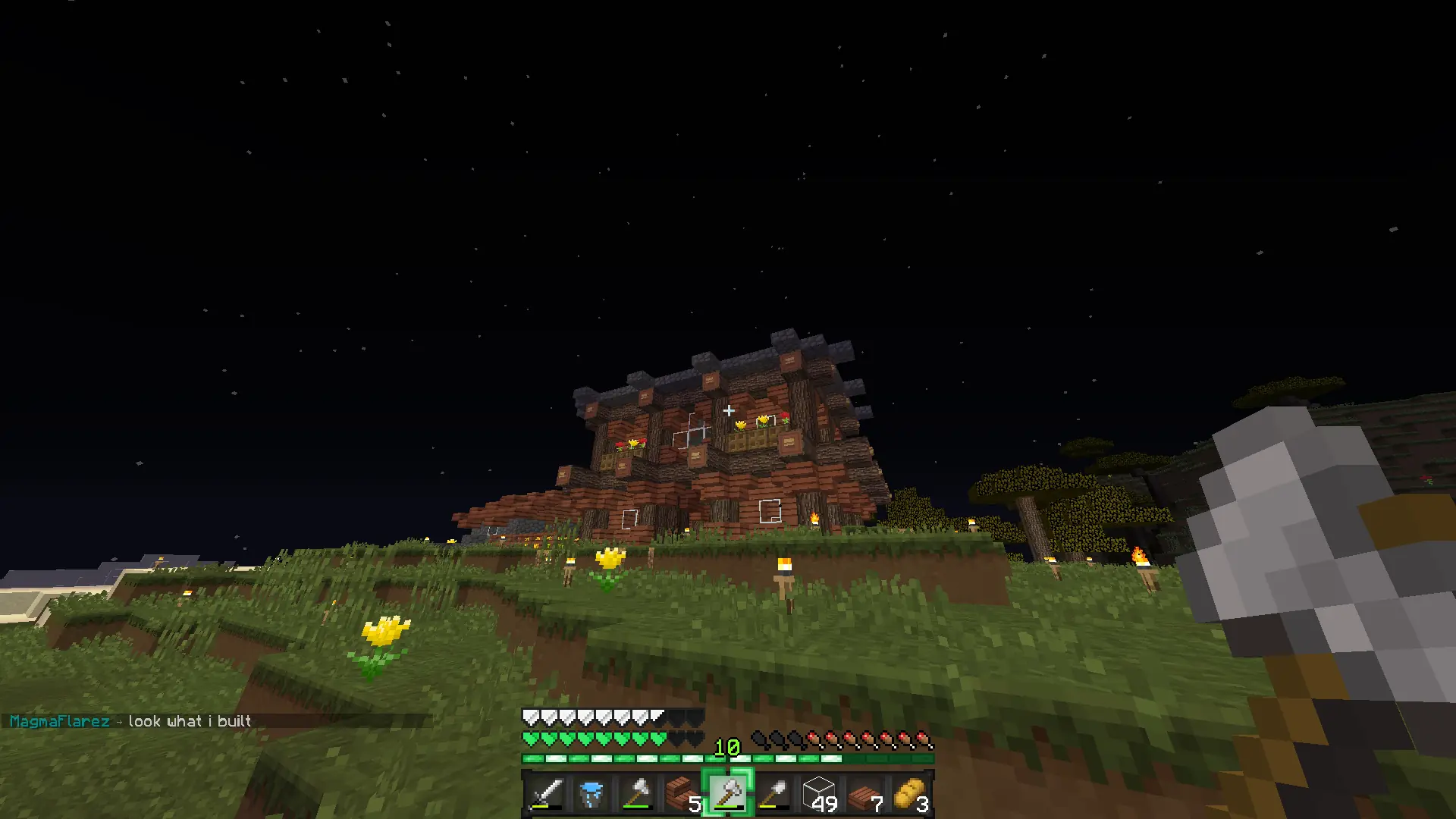1456x819 pixels.
Task: Switch to the iron shovel slot
Action: (x=773, y=793)
